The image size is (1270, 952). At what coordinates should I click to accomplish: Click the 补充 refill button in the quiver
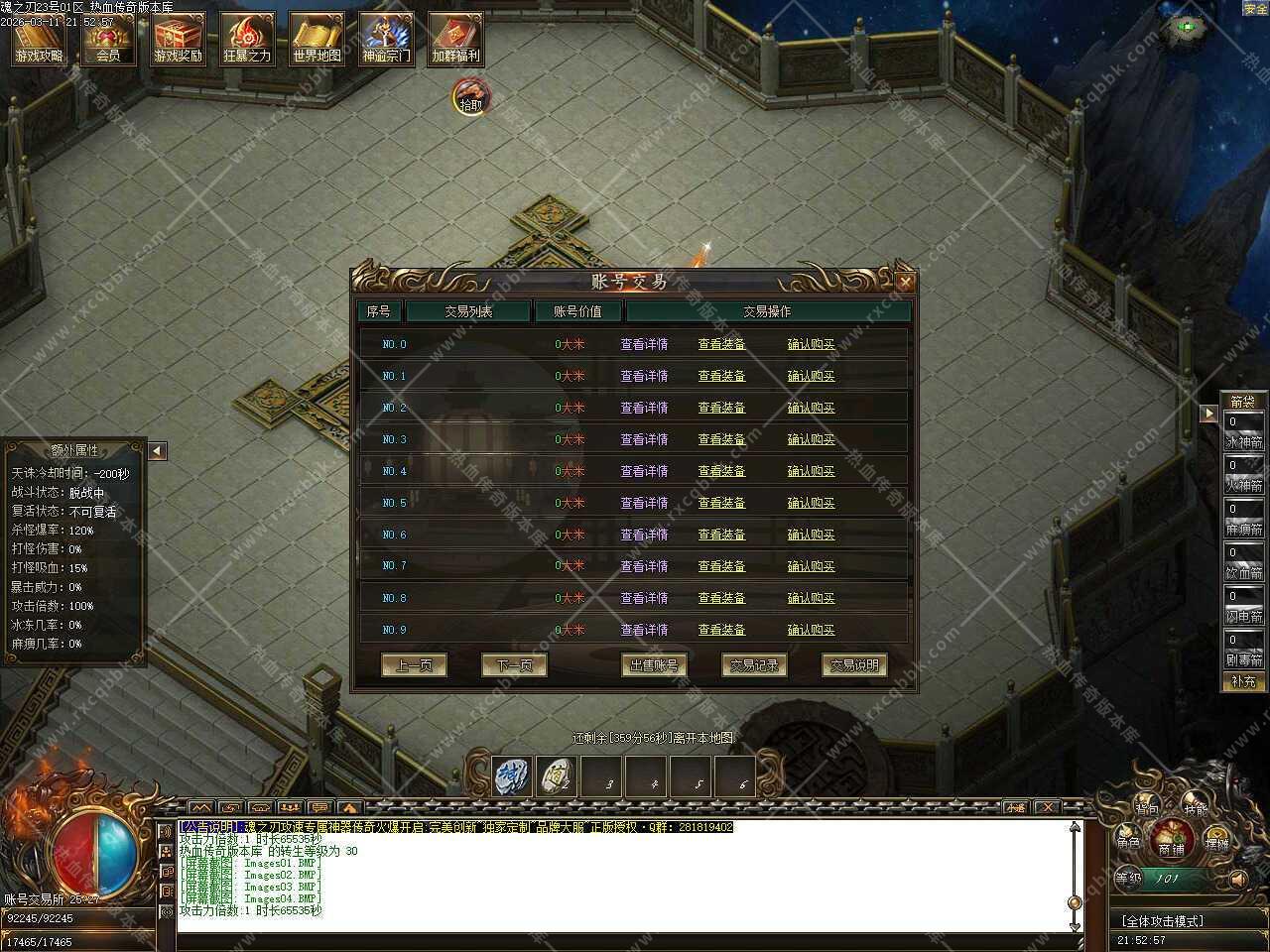coord(1243,681)
